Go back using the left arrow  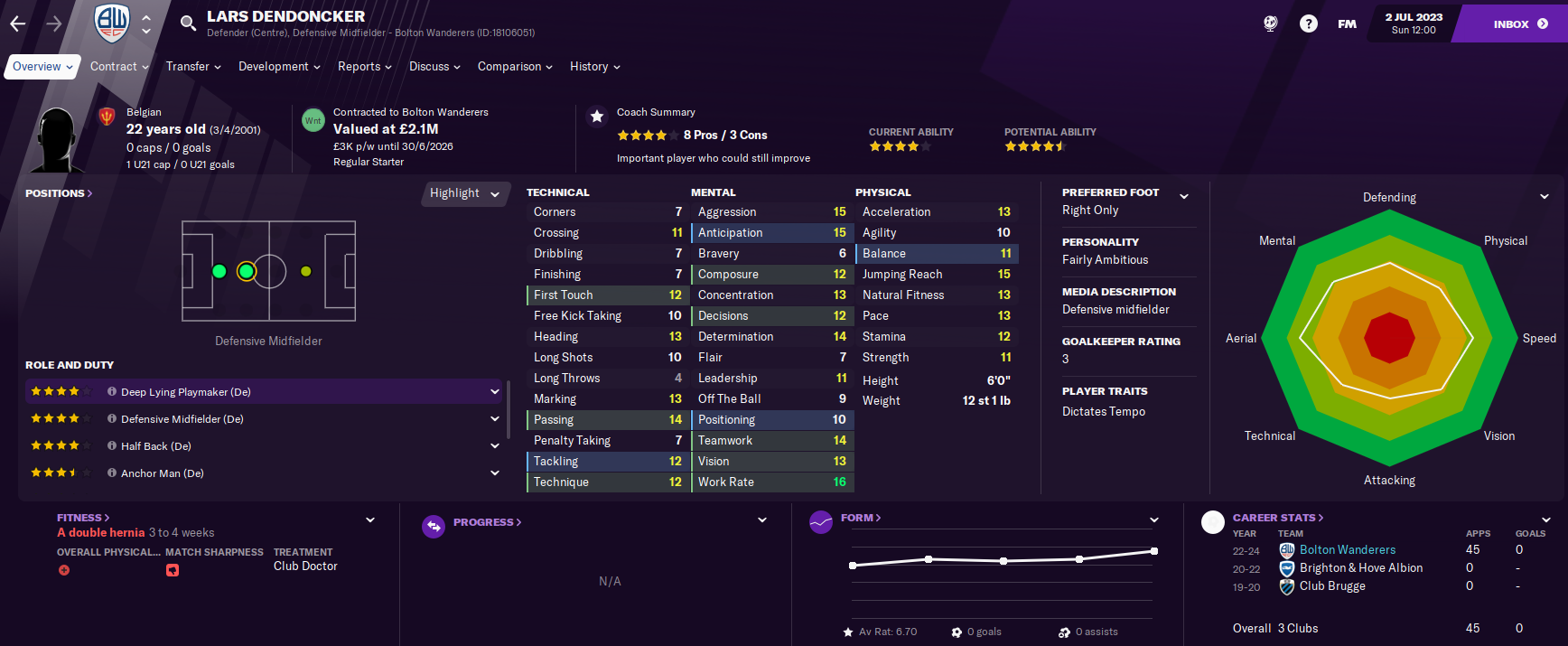(17, 24)
